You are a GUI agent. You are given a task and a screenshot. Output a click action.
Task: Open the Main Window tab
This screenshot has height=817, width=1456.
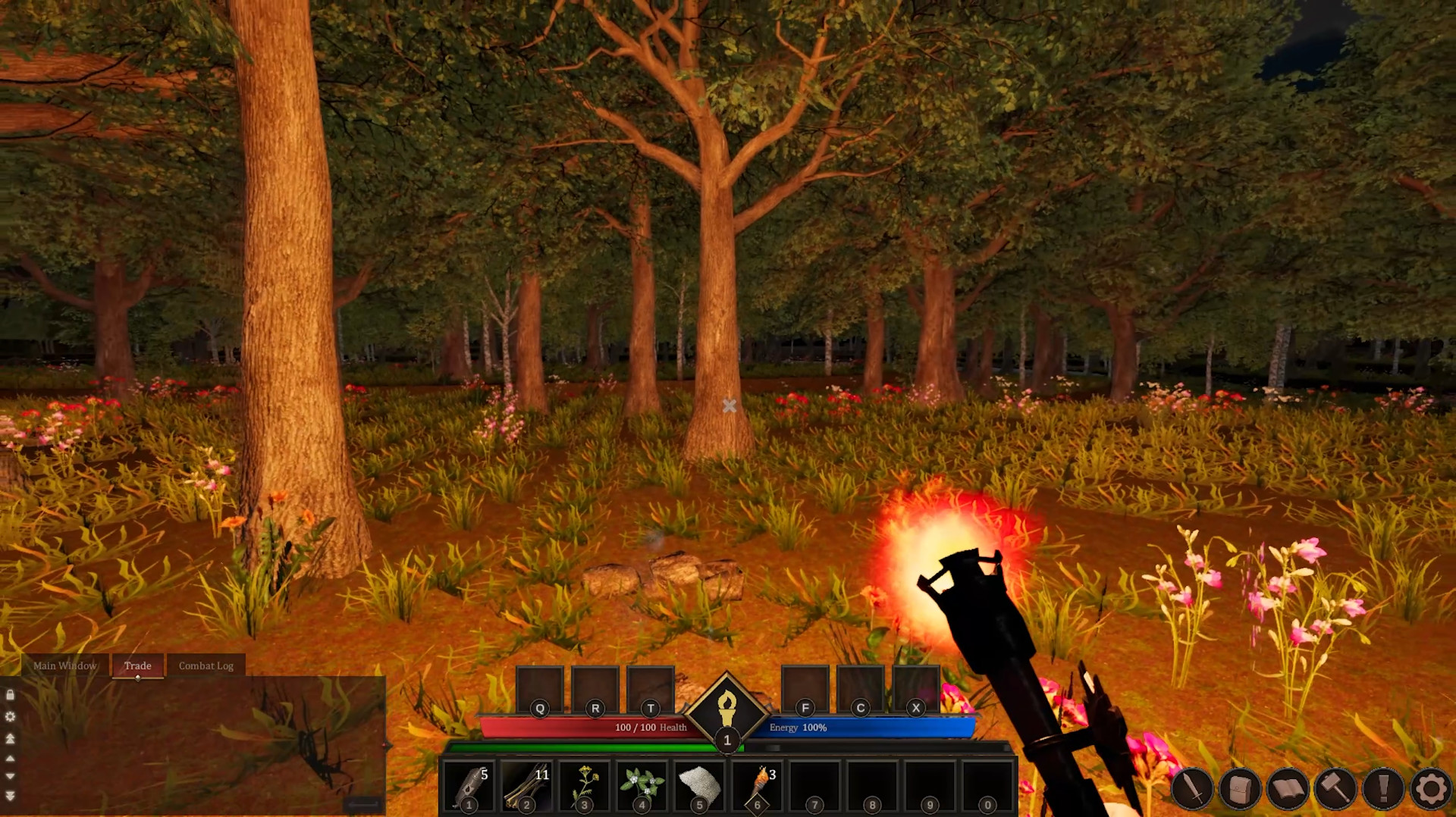click(x=64, y=665)
